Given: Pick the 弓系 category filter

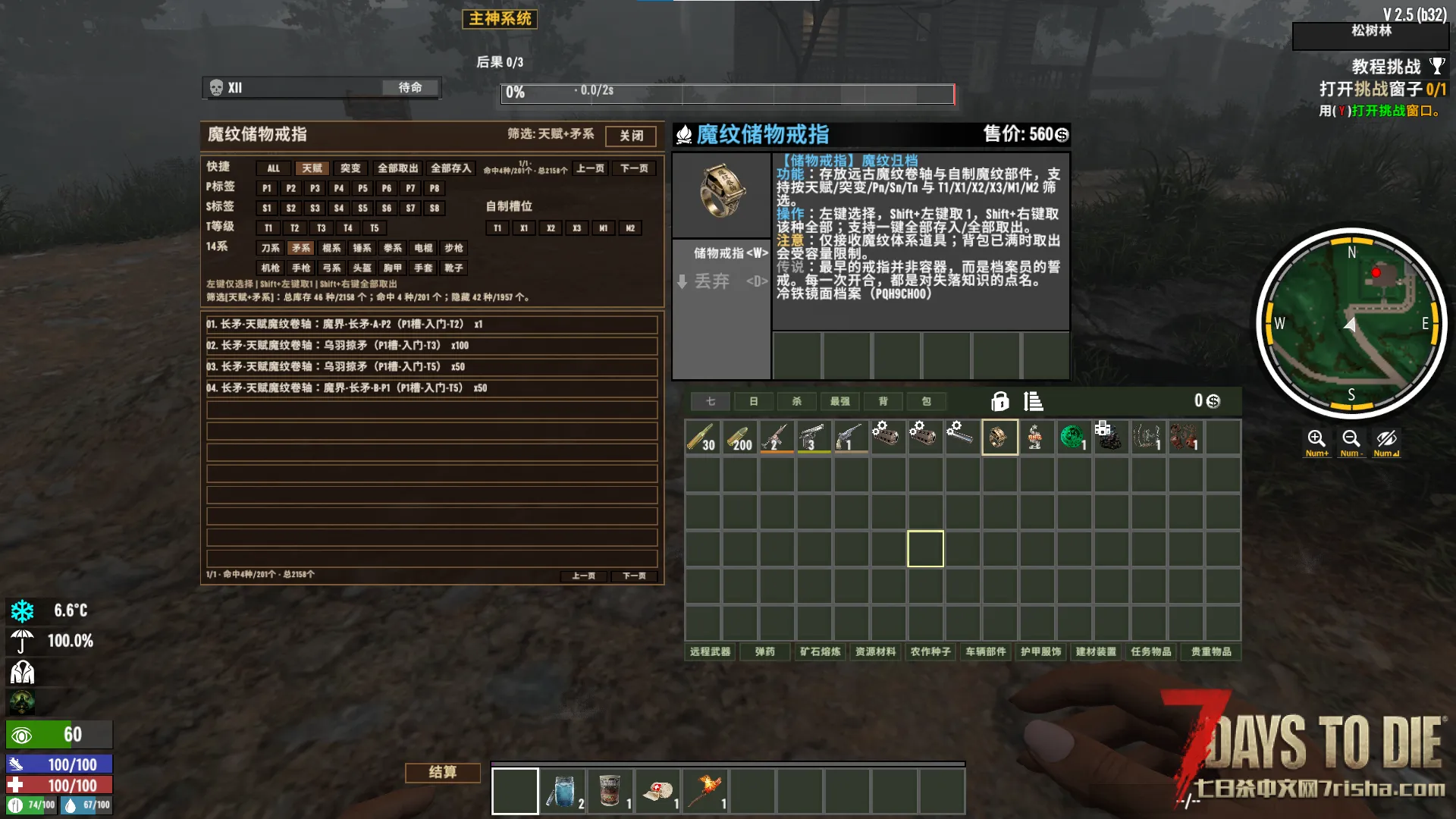Looking at the screenshot, I should pyautogui.click(x=331, y=268).
